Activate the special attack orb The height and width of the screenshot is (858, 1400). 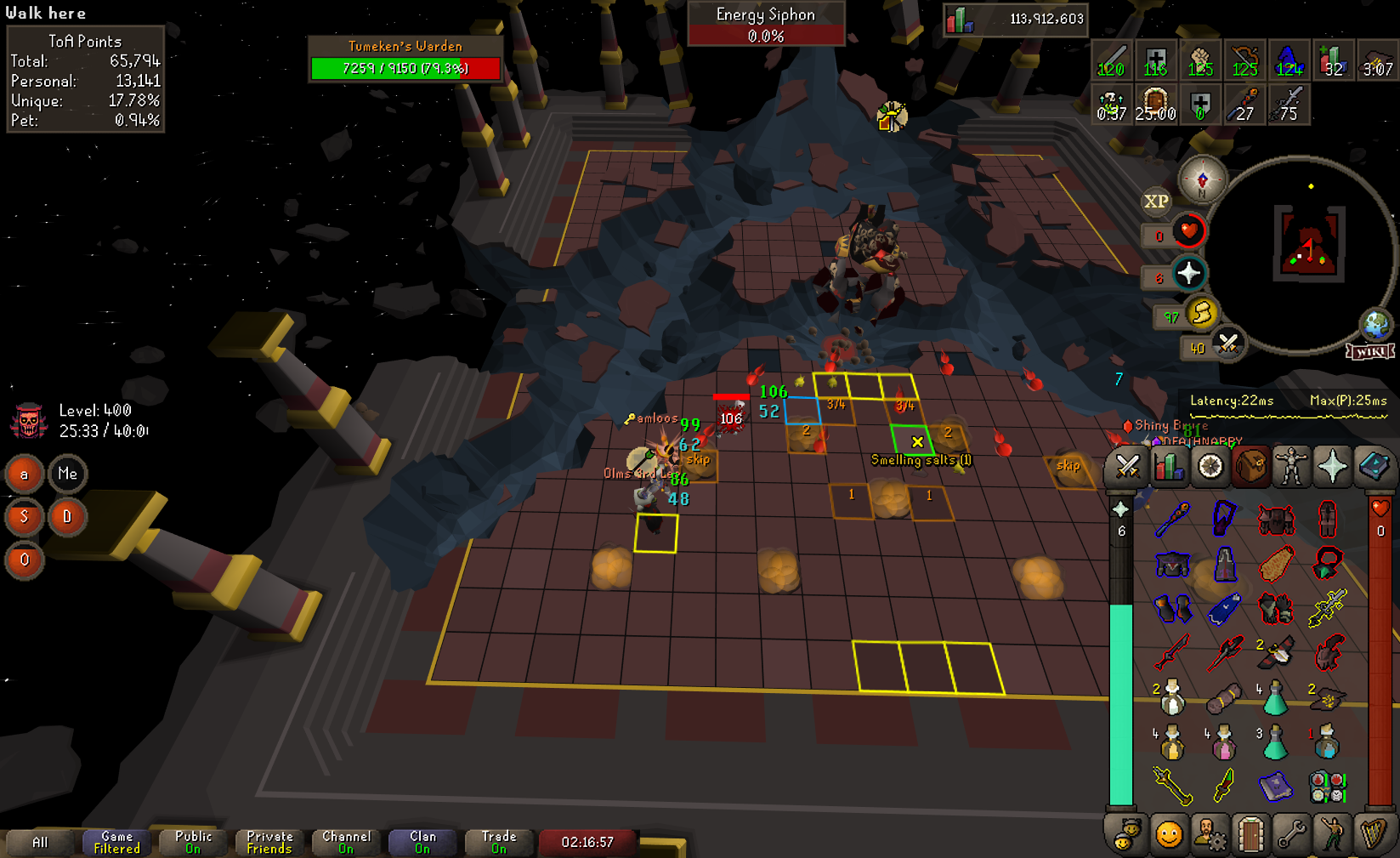(1227, 344)
